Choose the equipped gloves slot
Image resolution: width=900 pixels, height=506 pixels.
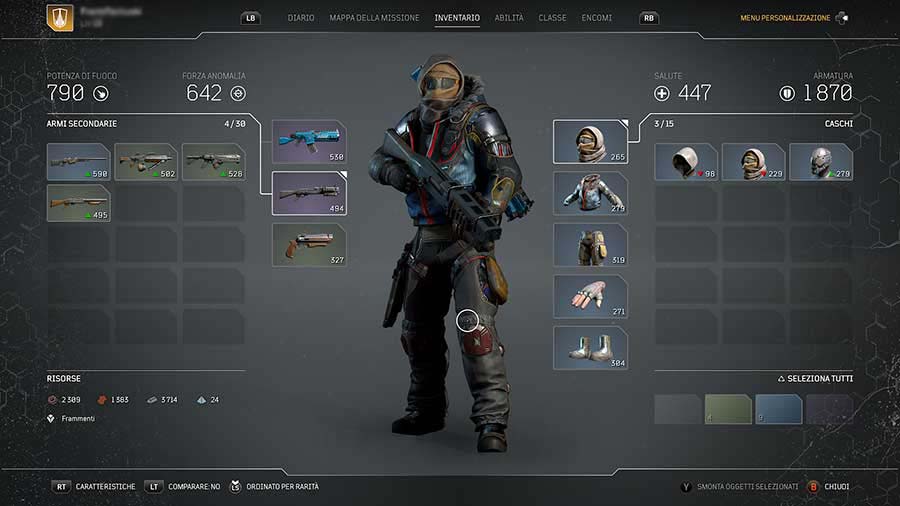pyautogui.click(x=590, y=296)
